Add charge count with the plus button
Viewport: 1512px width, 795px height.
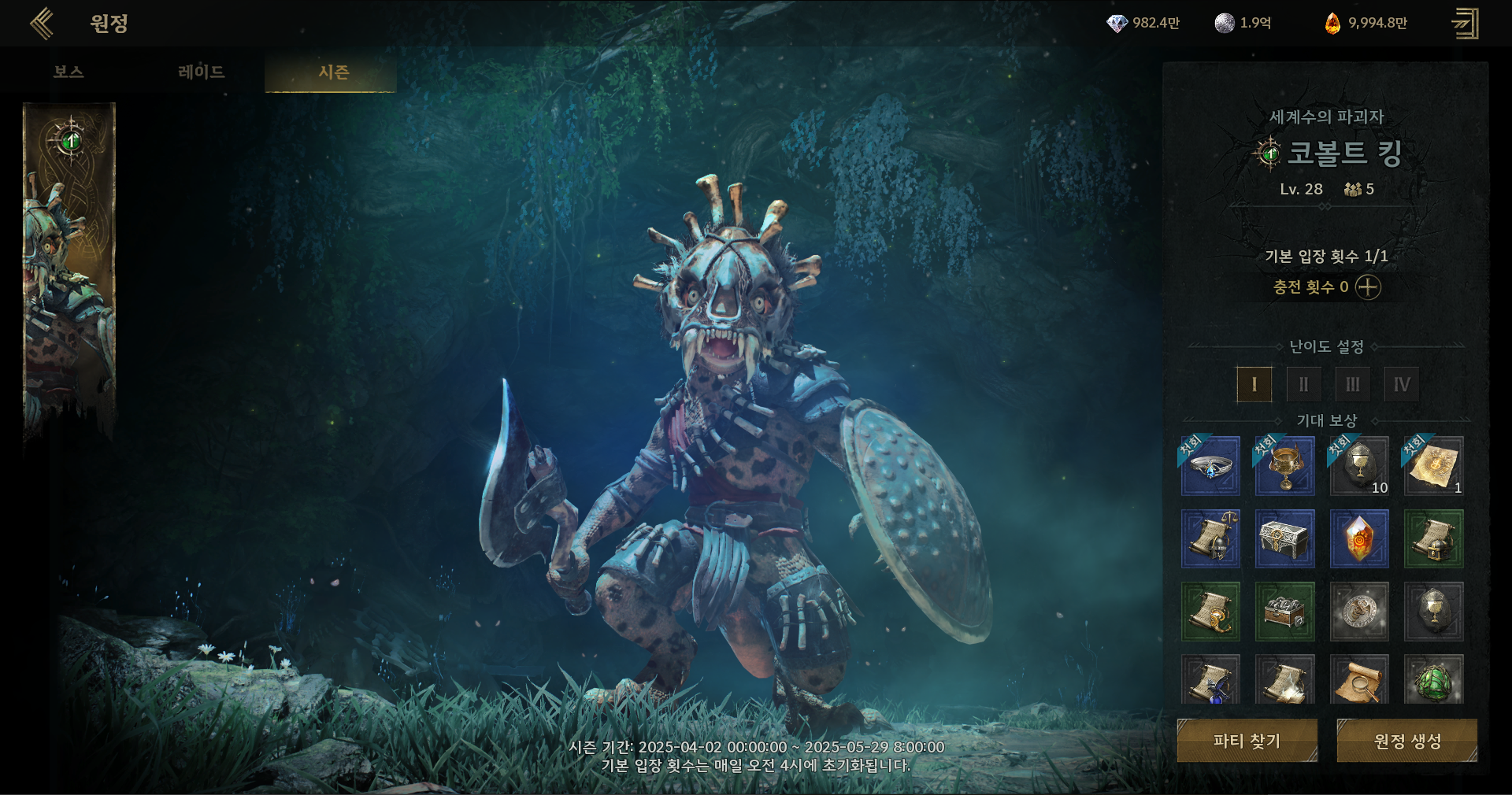click(x=1368, y=287)
